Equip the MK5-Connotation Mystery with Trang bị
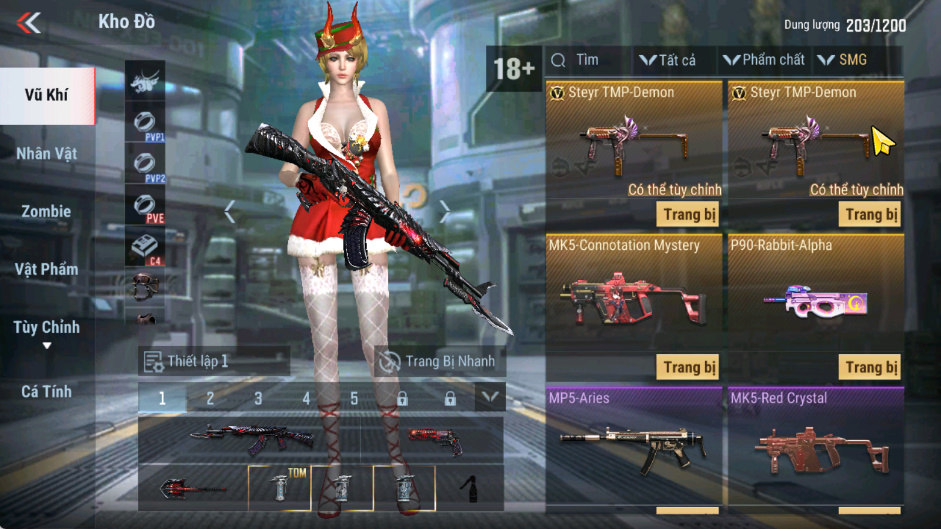 click(690, 367)
